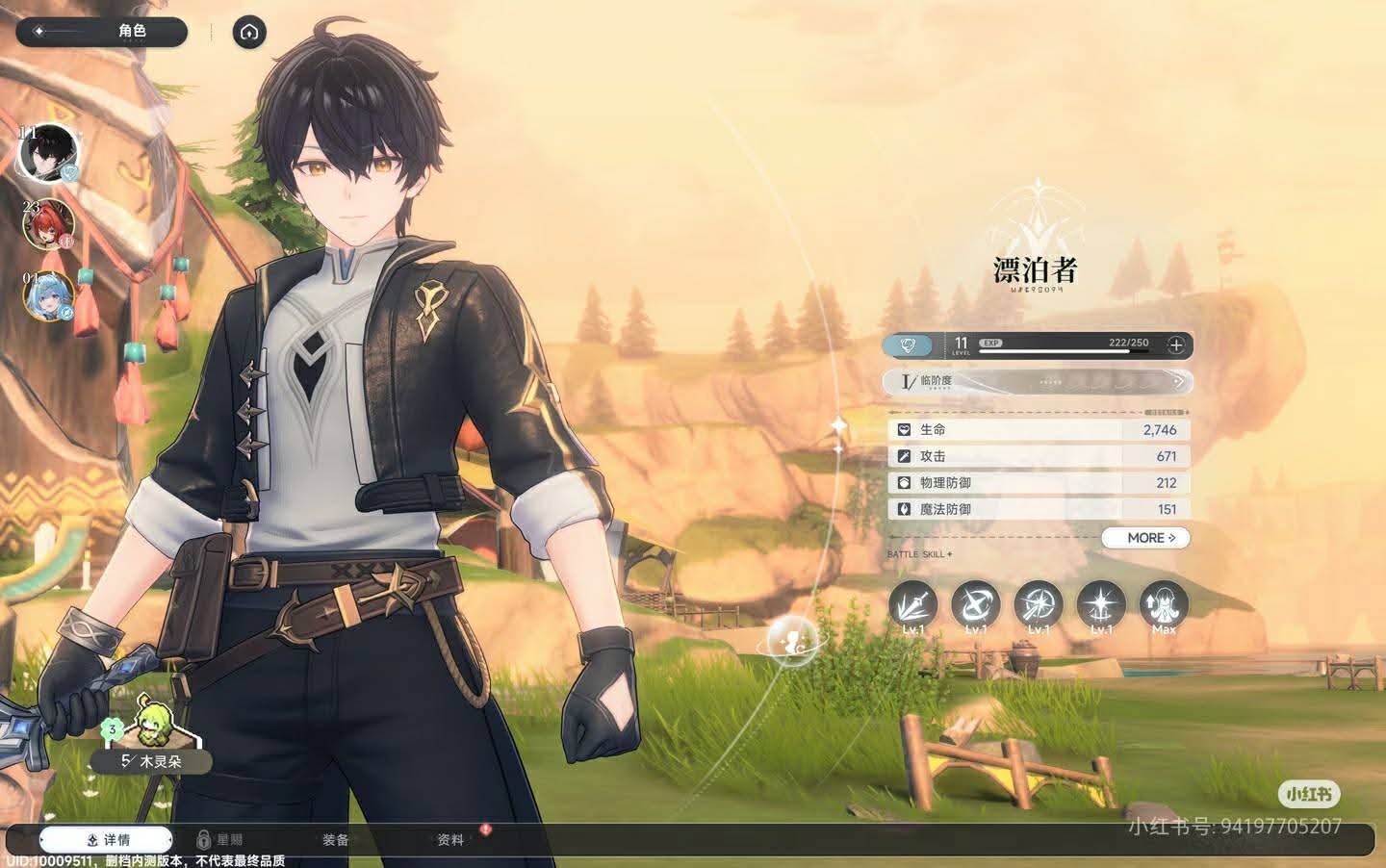Choose the red-haired character portrait
Image resolution: width=1386 pixels, height=868 pixels.
tap(48, 224)
